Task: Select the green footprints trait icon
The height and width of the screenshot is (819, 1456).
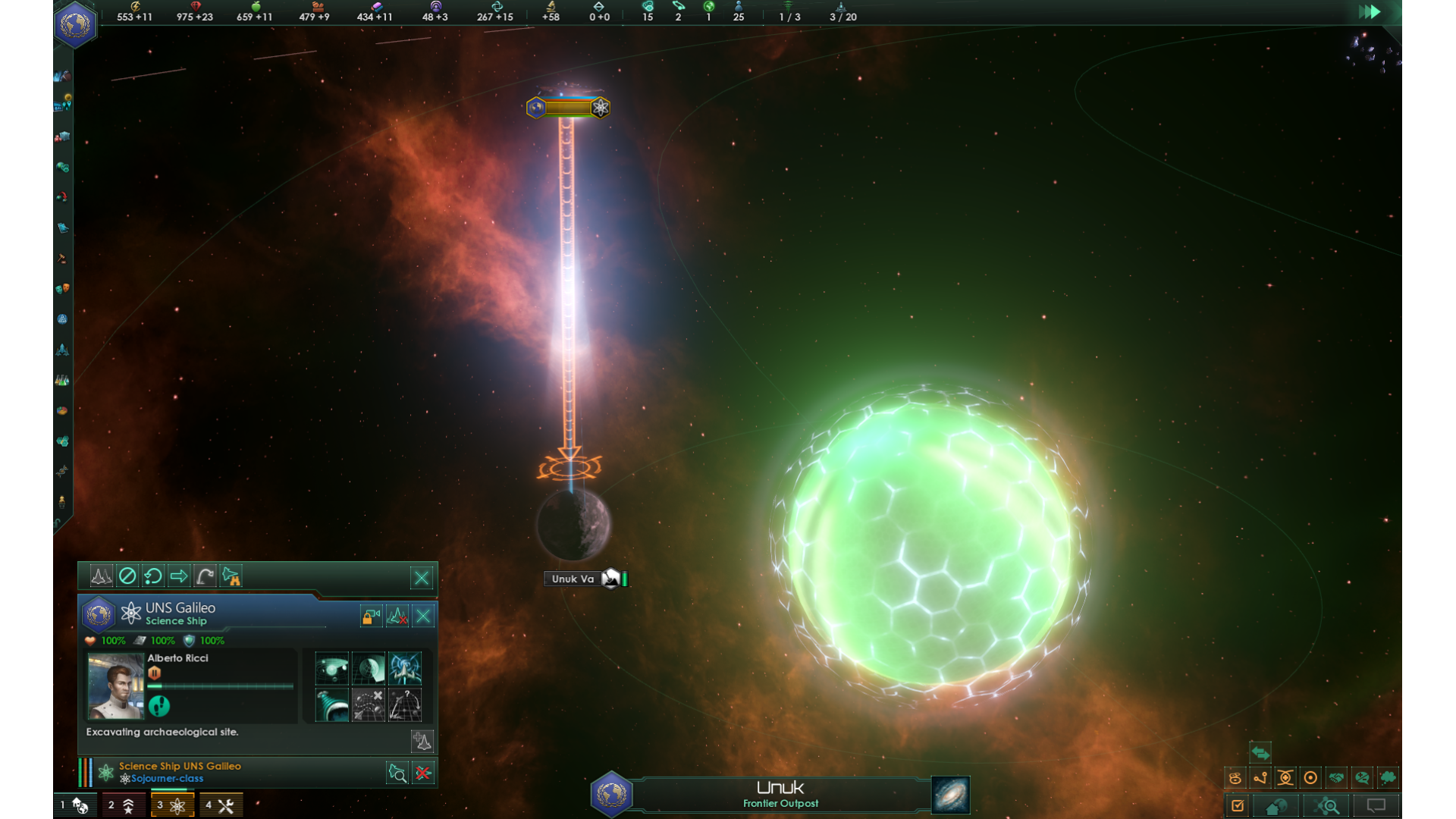Action: 158,707
